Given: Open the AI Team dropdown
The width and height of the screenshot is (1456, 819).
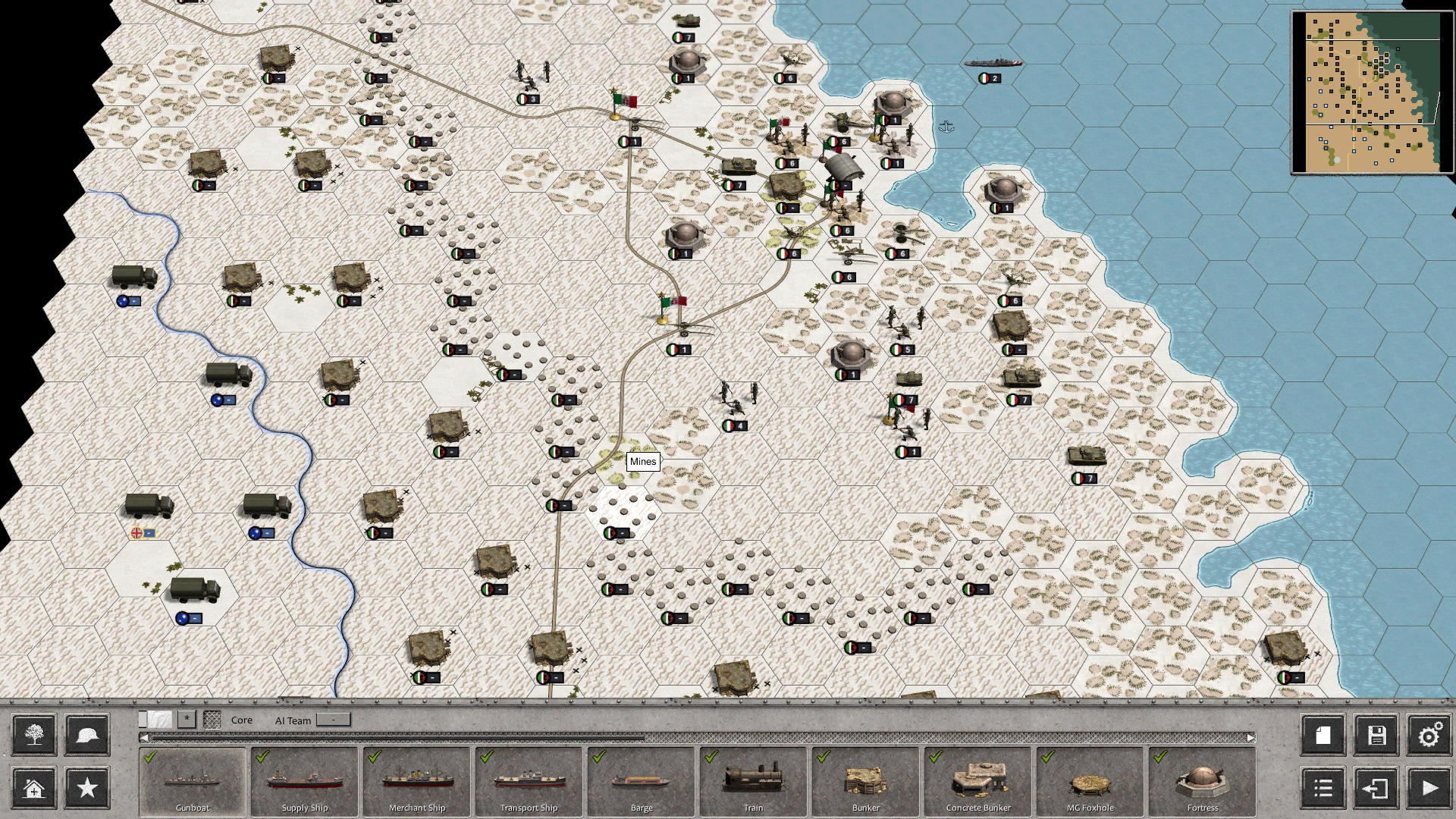Looking at the screenshot, I should pyautogui.click(x=334, y=720).
